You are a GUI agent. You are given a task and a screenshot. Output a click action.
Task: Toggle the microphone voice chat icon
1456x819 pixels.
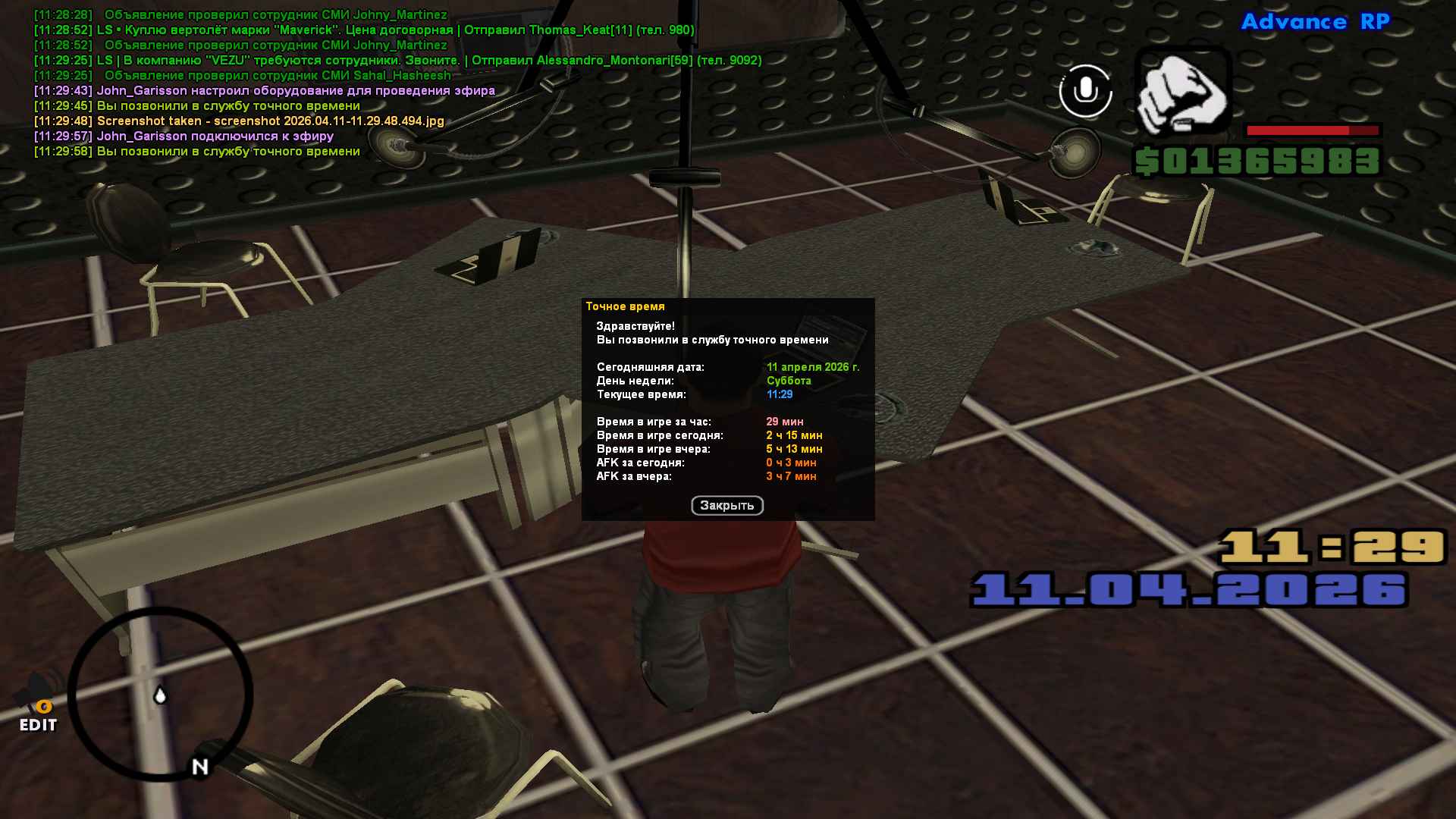tap(1085, 91)
